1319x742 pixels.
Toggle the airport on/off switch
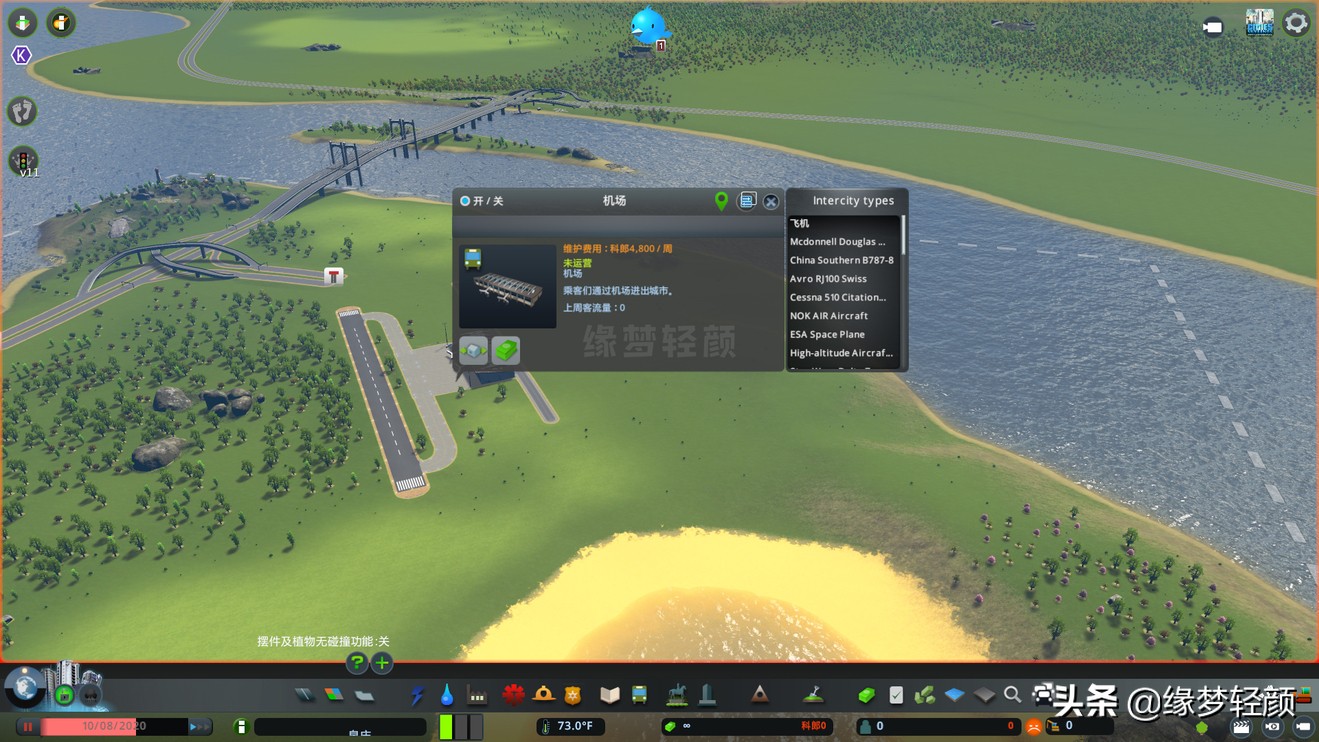465,201
